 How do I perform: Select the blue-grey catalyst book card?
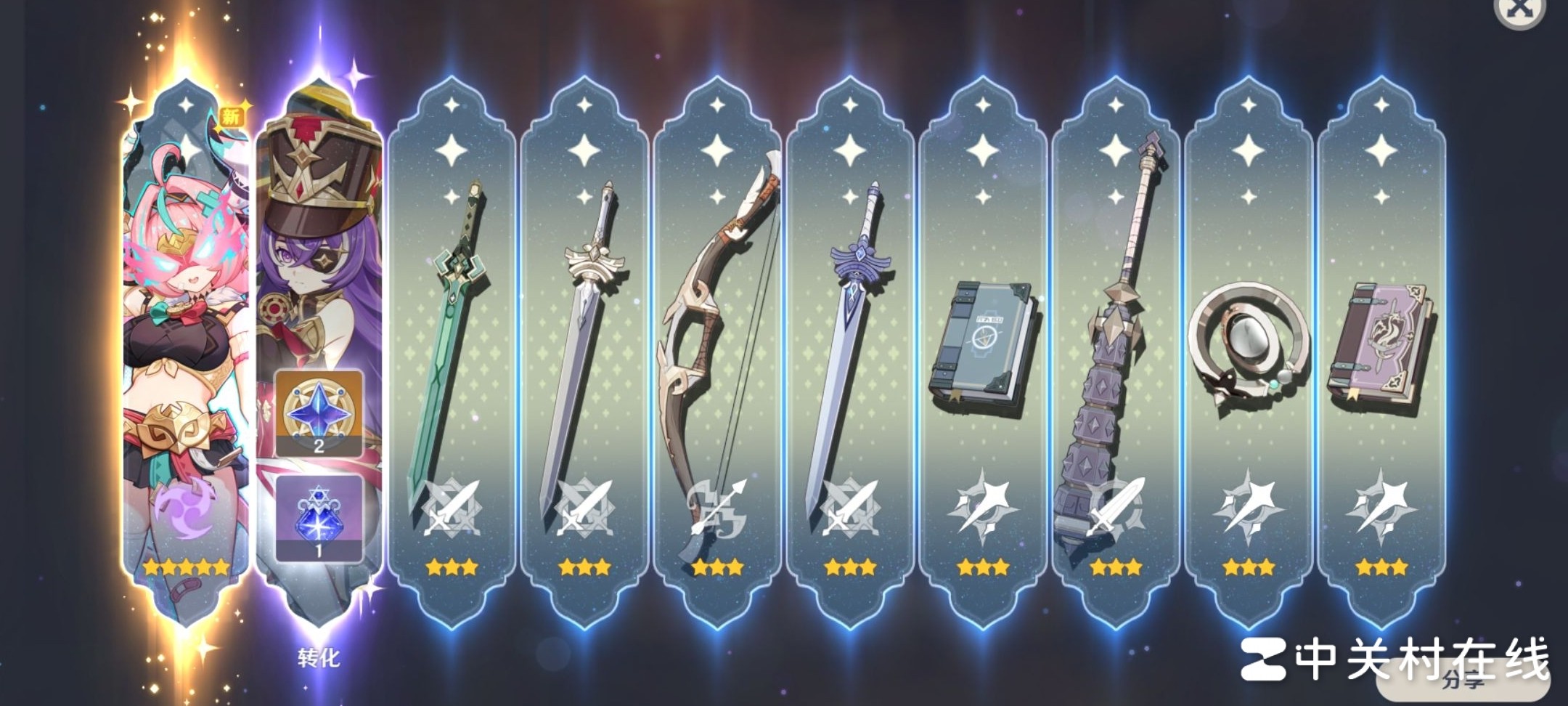[x=983, y=349]
